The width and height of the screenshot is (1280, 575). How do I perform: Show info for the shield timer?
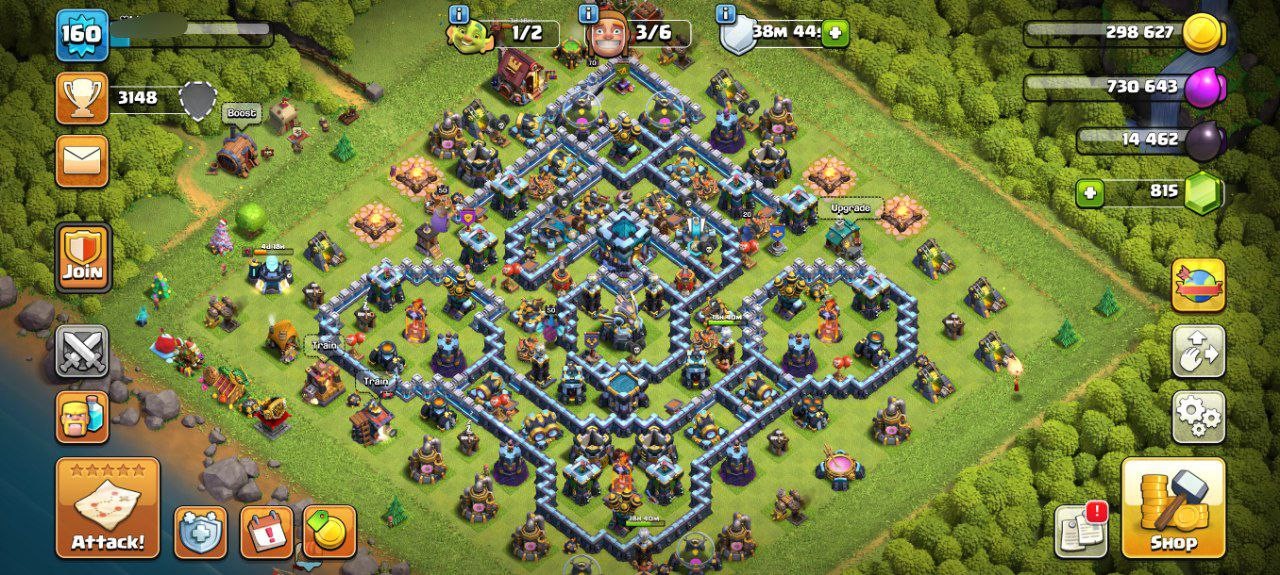726,14
